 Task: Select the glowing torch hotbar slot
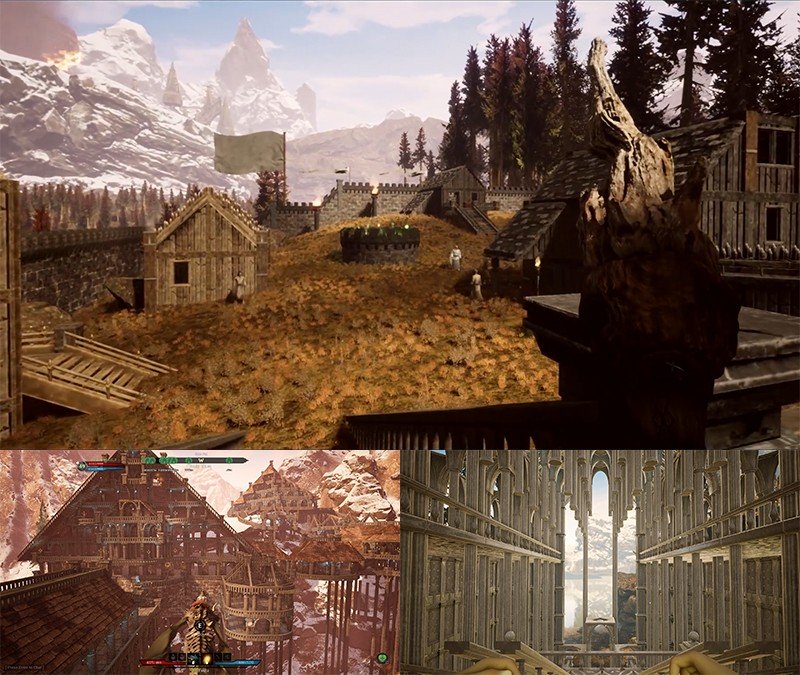pos(207,657)
